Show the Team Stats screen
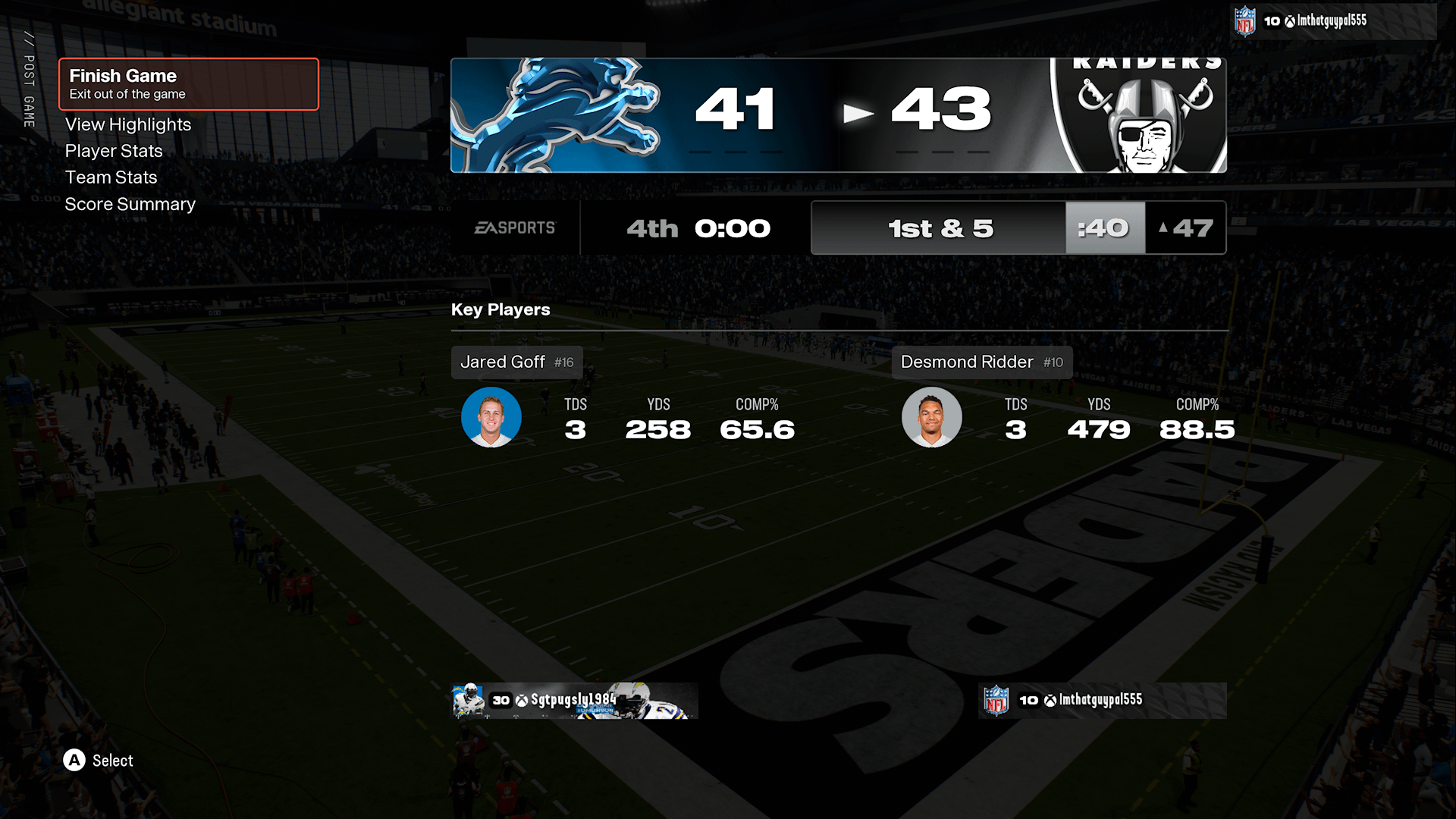Screen dimensions: 1456x819 (111, 177)
